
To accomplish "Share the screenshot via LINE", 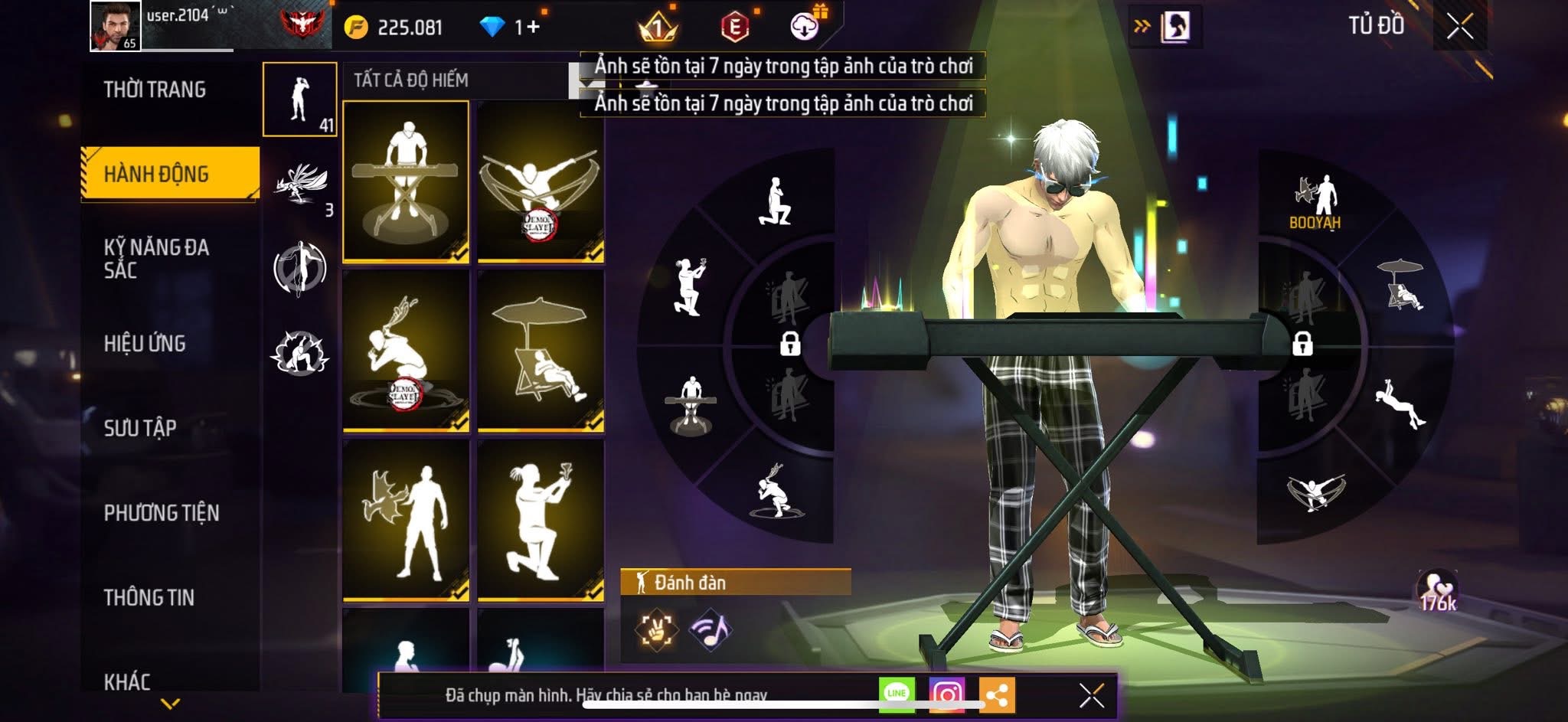I will (897, 694).
